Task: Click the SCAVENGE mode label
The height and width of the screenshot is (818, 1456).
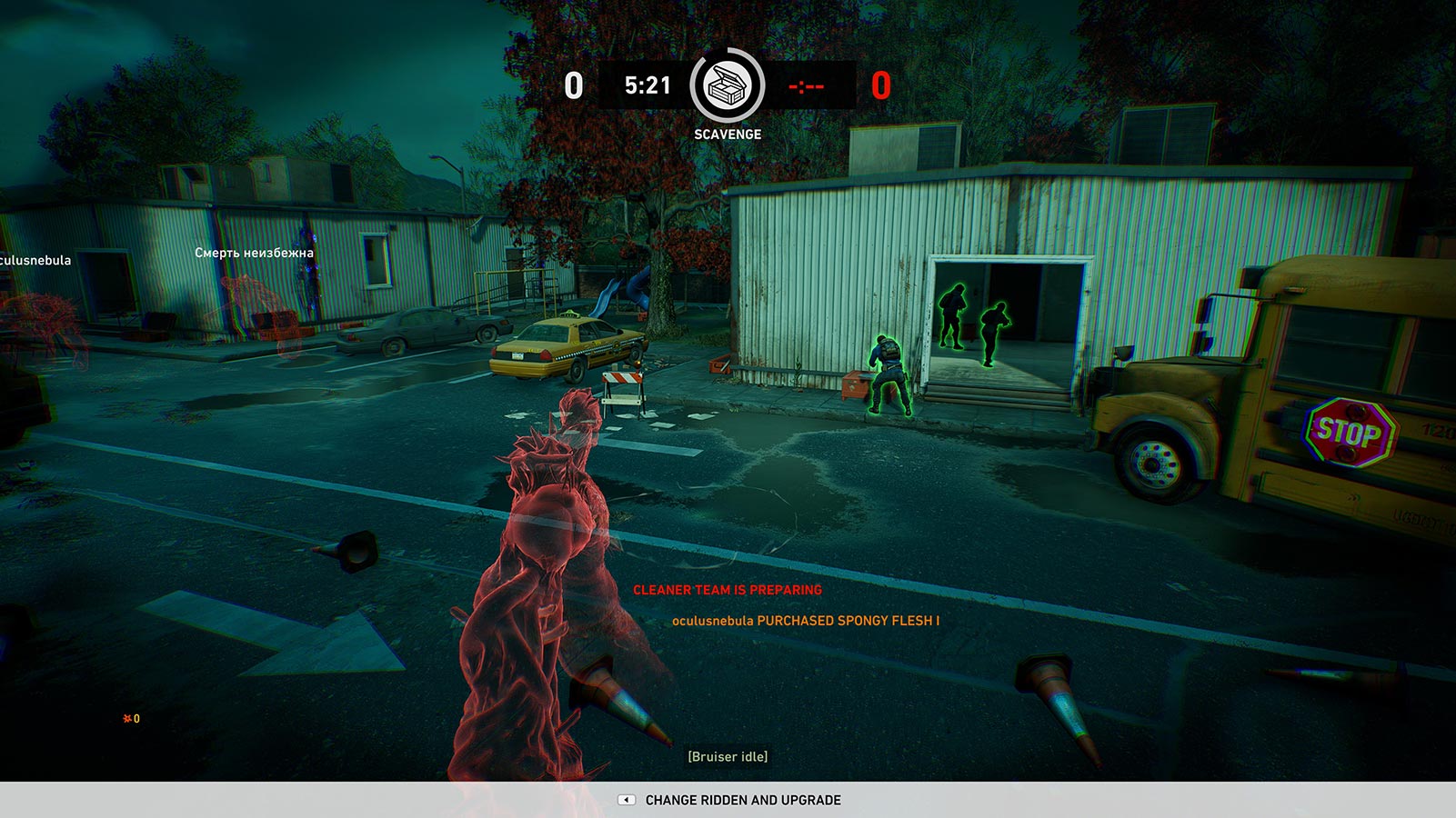Action: [x=726, y=135]
